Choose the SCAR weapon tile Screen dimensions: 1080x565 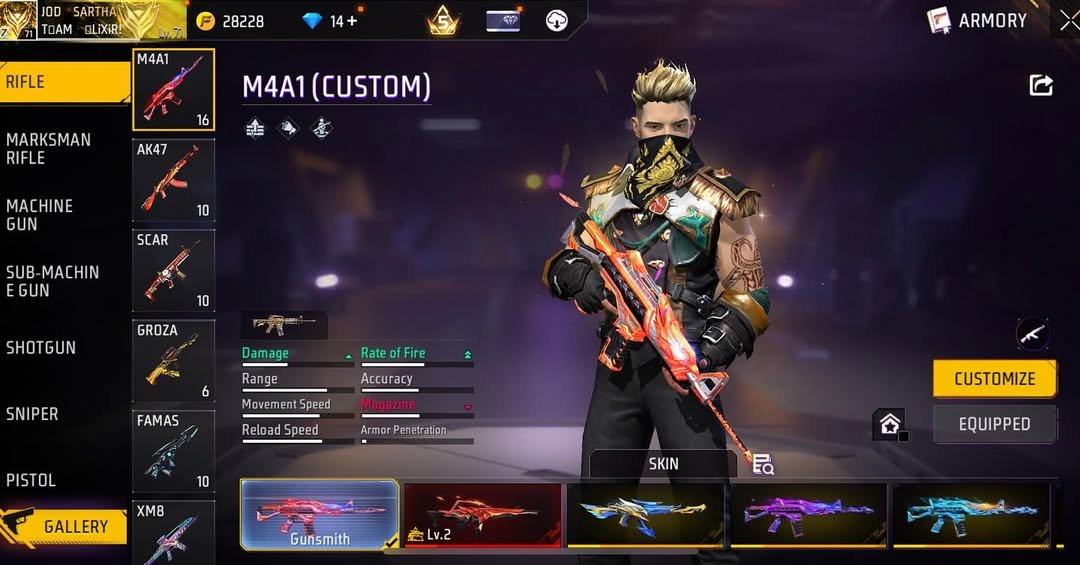click(174, 270)
